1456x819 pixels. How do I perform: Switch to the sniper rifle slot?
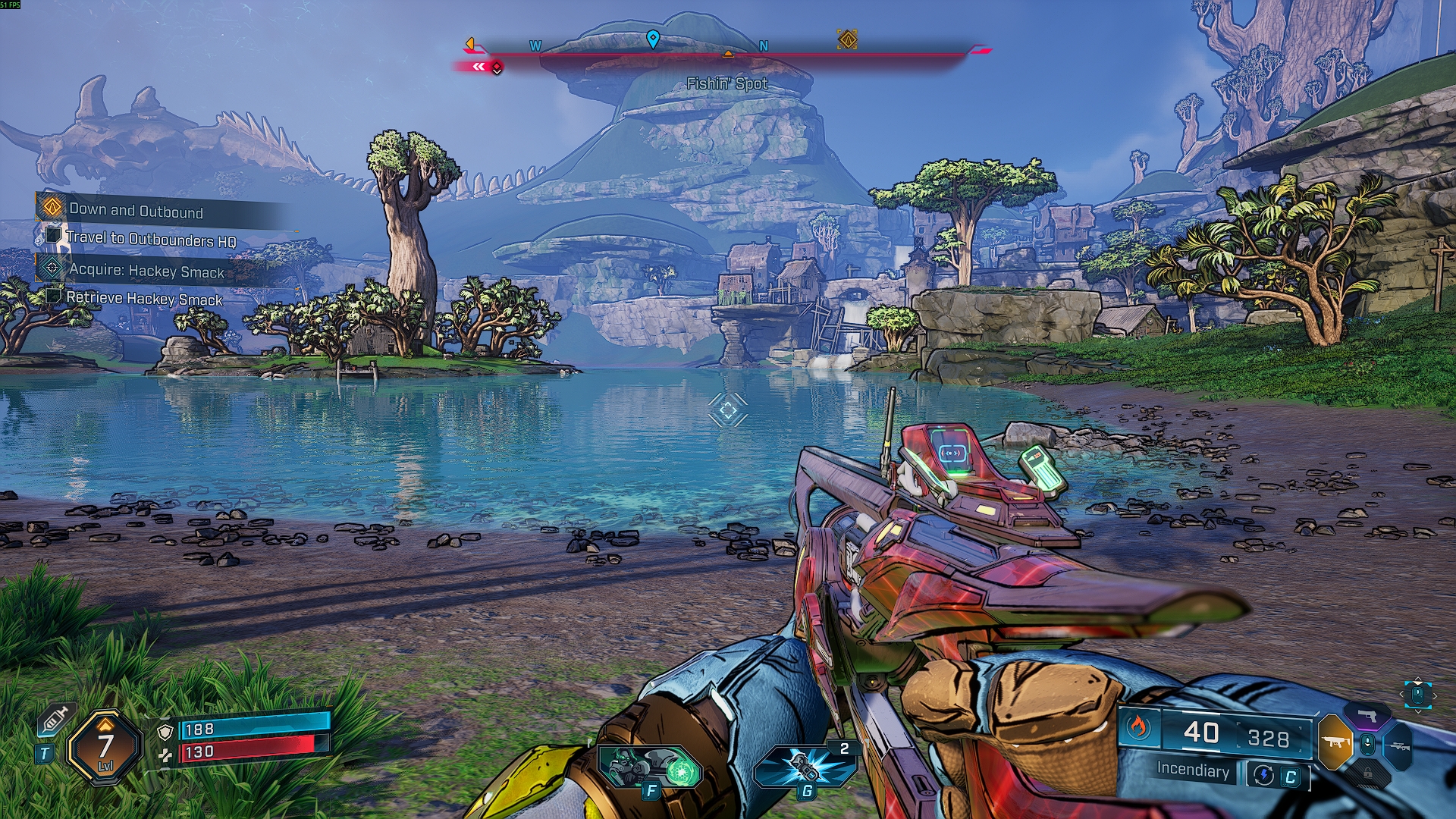click(x=1400, y=746)
